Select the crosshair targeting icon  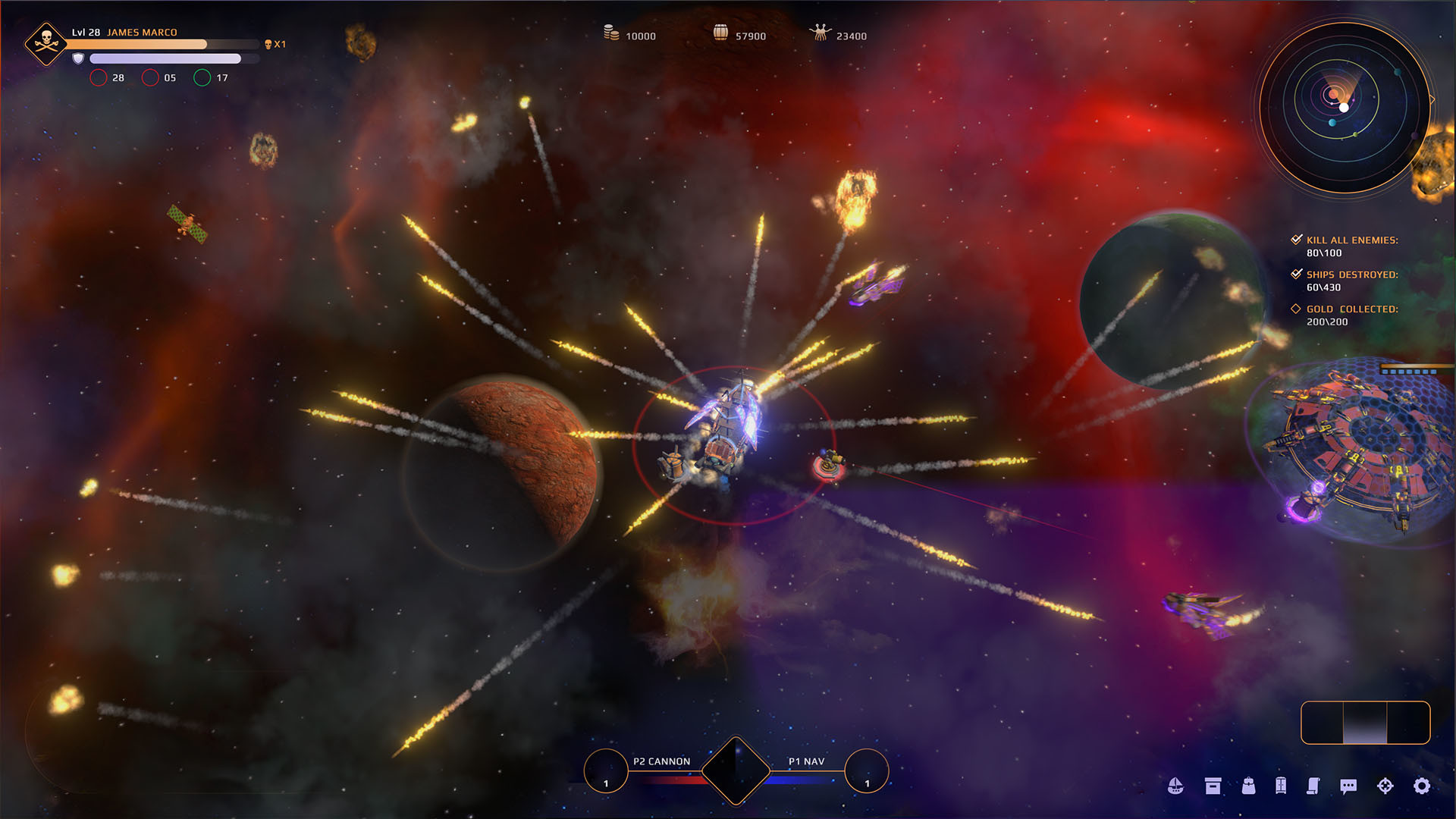coord(1384,786)
